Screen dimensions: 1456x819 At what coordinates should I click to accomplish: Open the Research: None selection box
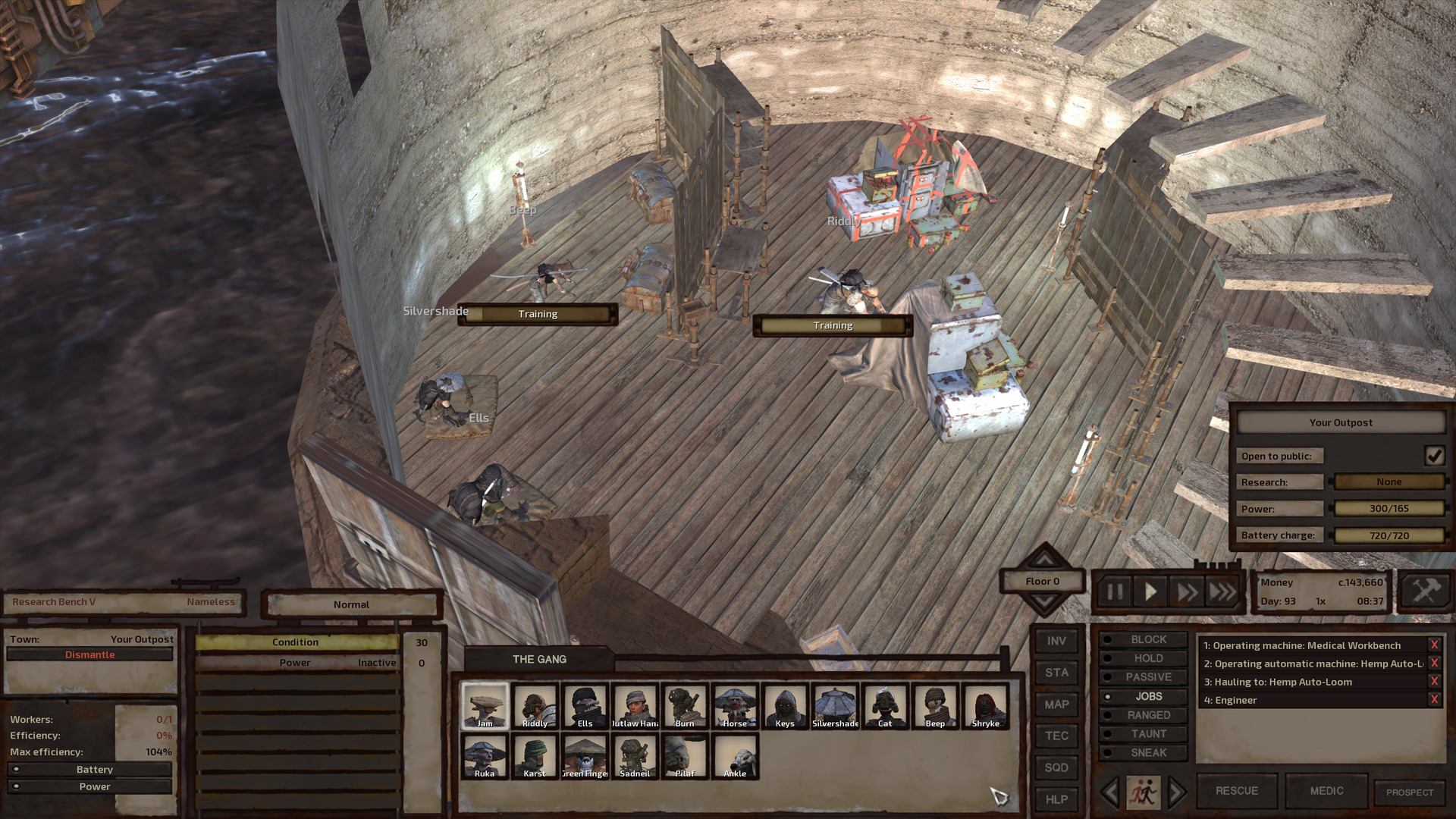tap(1389, 482)
